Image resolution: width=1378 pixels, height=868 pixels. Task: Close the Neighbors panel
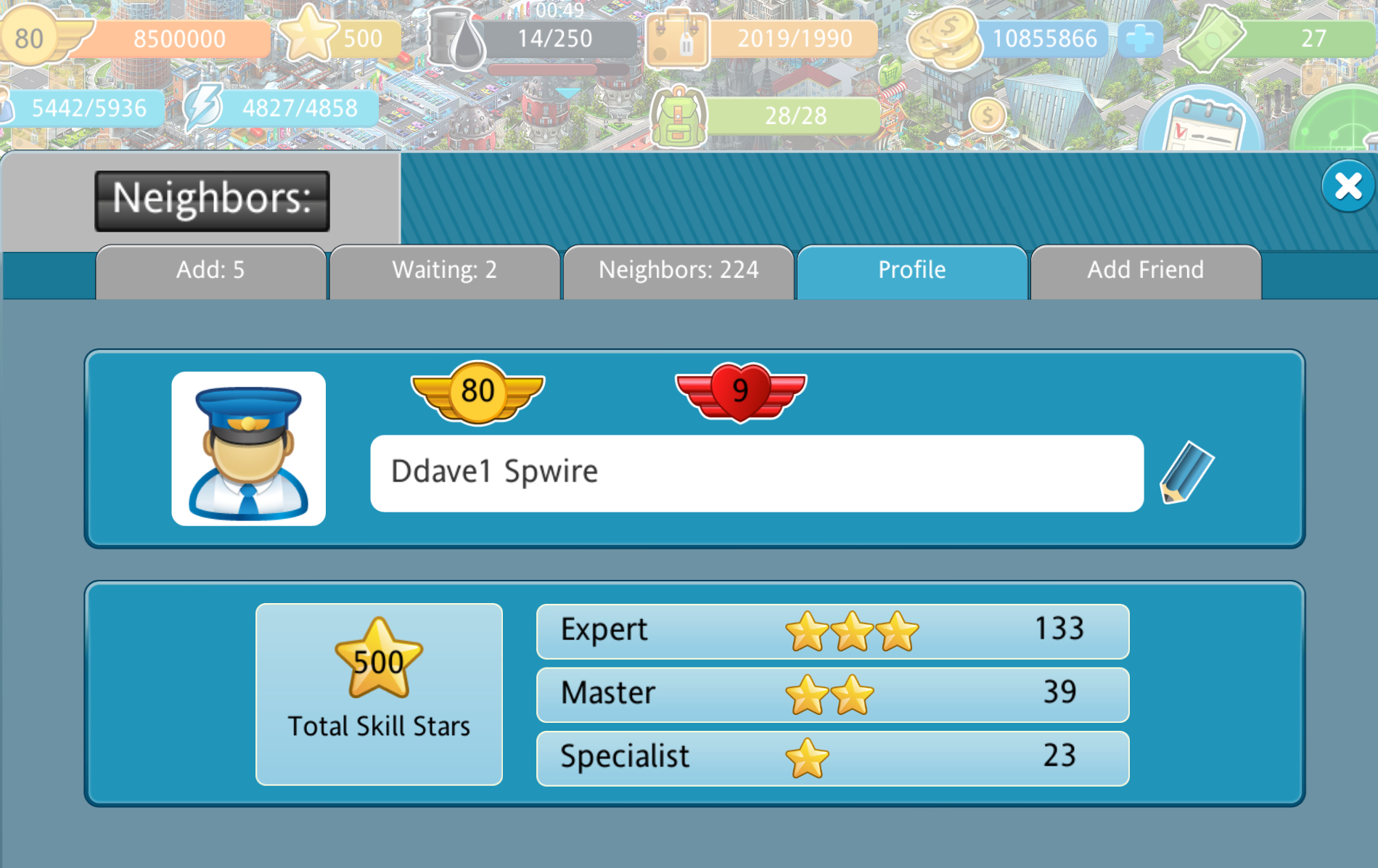pos(1348,187)
